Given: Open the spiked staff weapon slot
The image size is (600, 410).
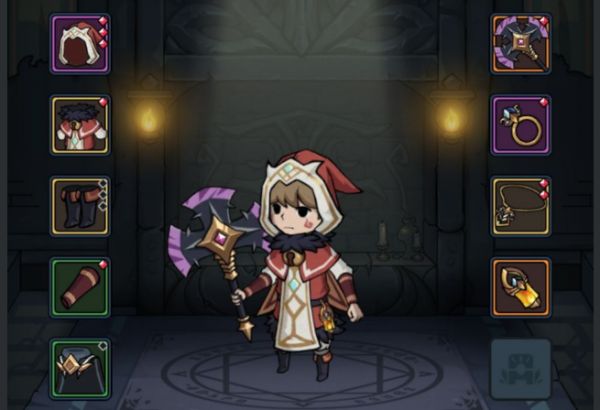Looking at the screenshot, I should (x=520, y=44).
